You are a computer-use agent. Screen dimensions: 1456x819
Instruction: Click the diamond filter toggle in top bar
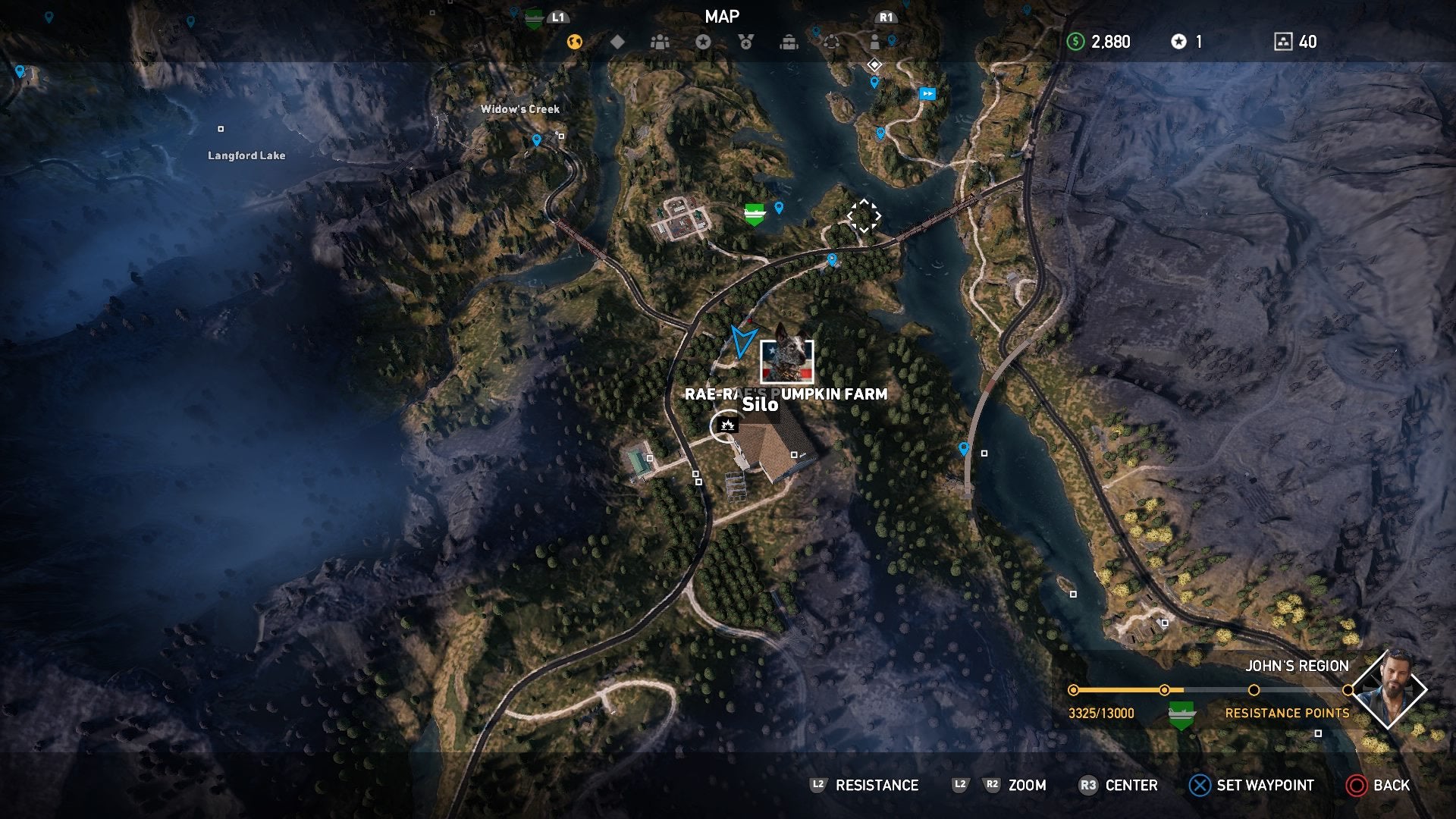point(618,42)
